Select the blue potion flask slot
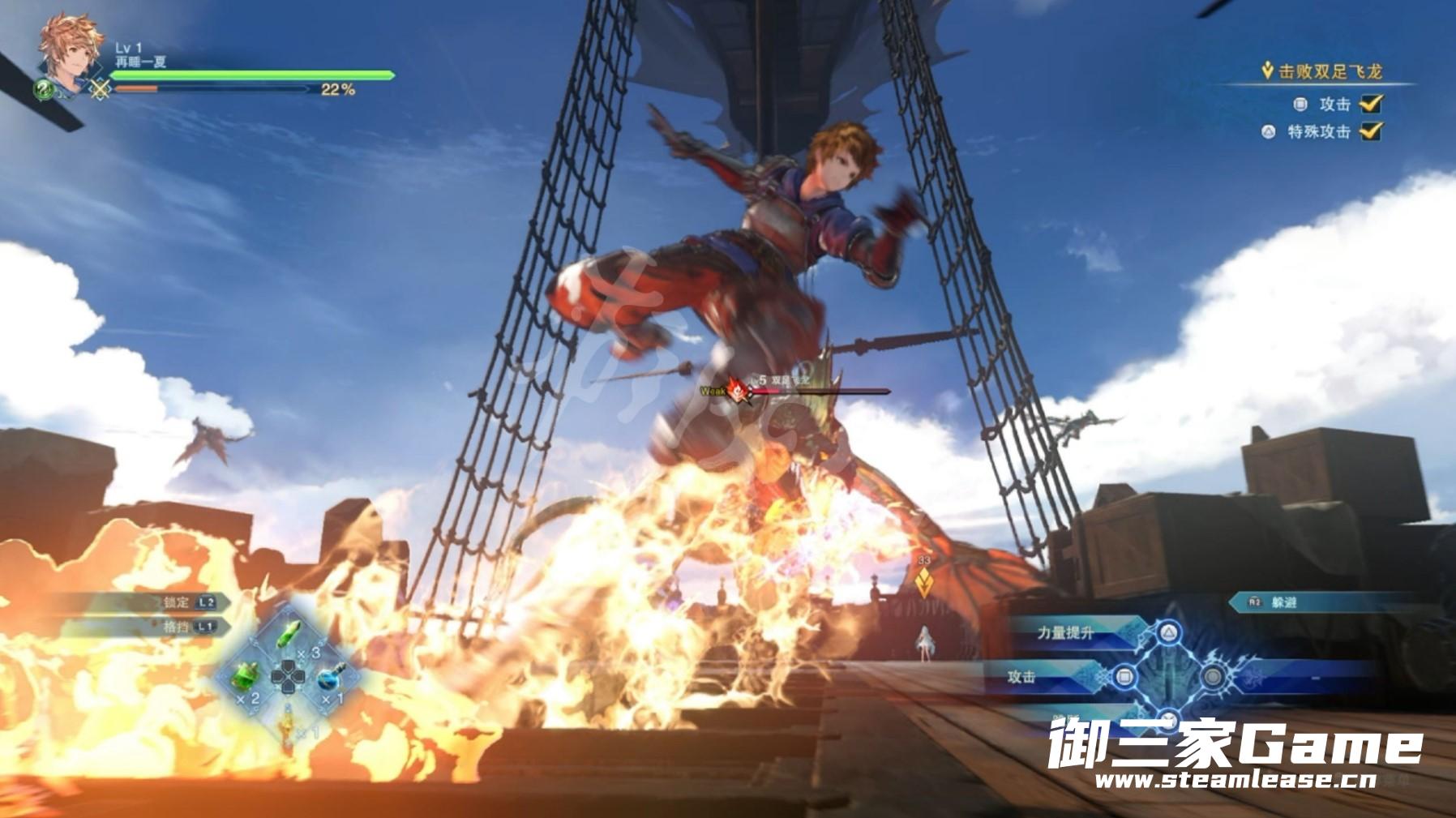1456x818 pixels. 331,677
